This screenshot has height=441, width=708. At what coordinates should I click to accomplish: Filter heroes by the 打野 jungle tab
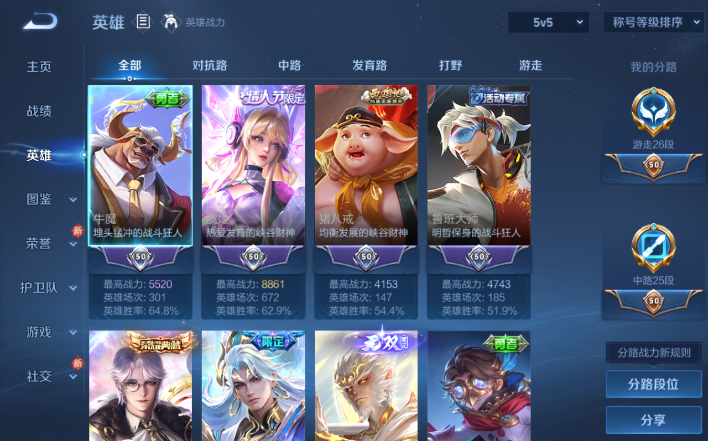click(x=451, y=65)
